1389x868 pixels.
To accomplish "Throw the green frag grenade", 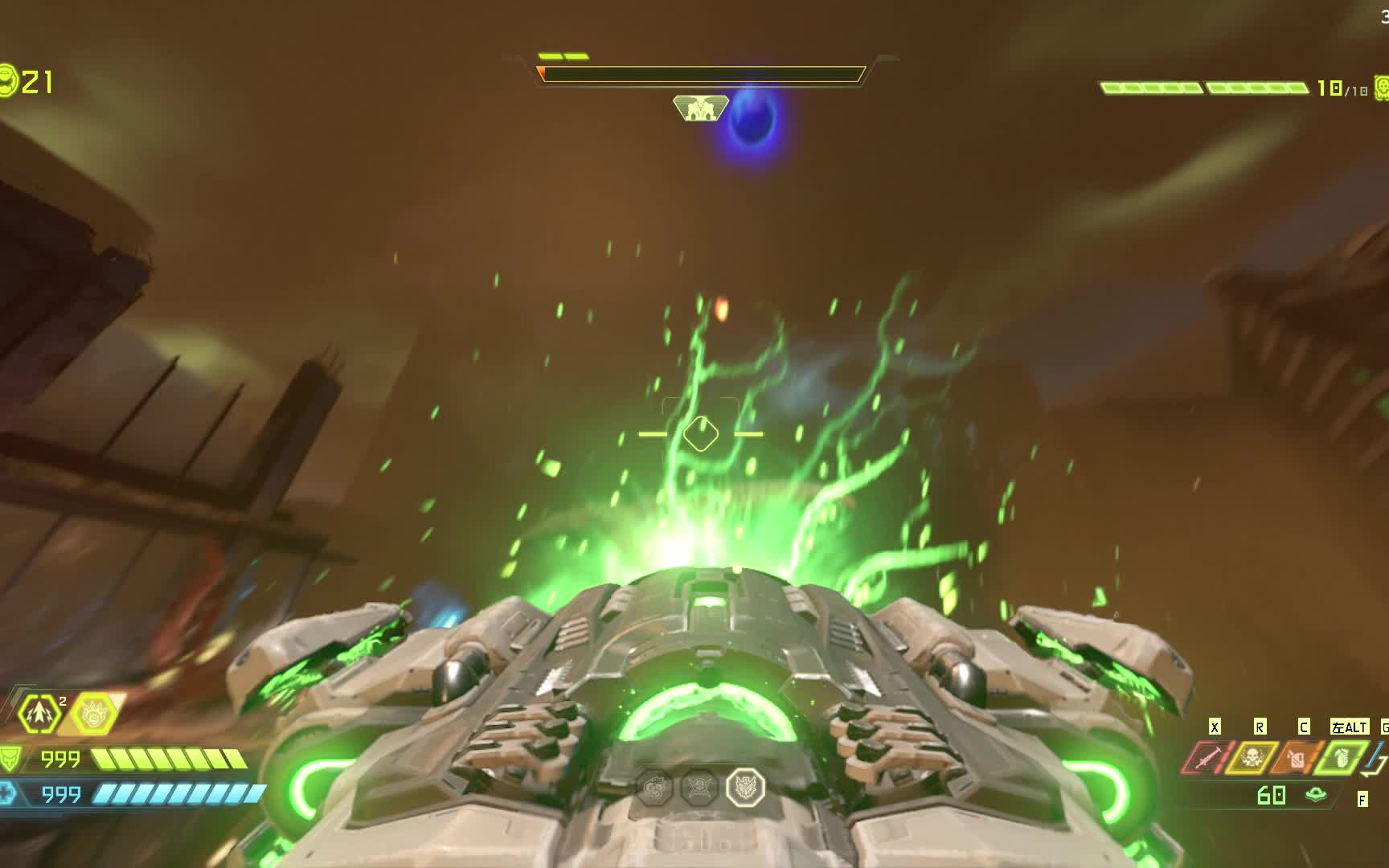I will pos(1341,758).
